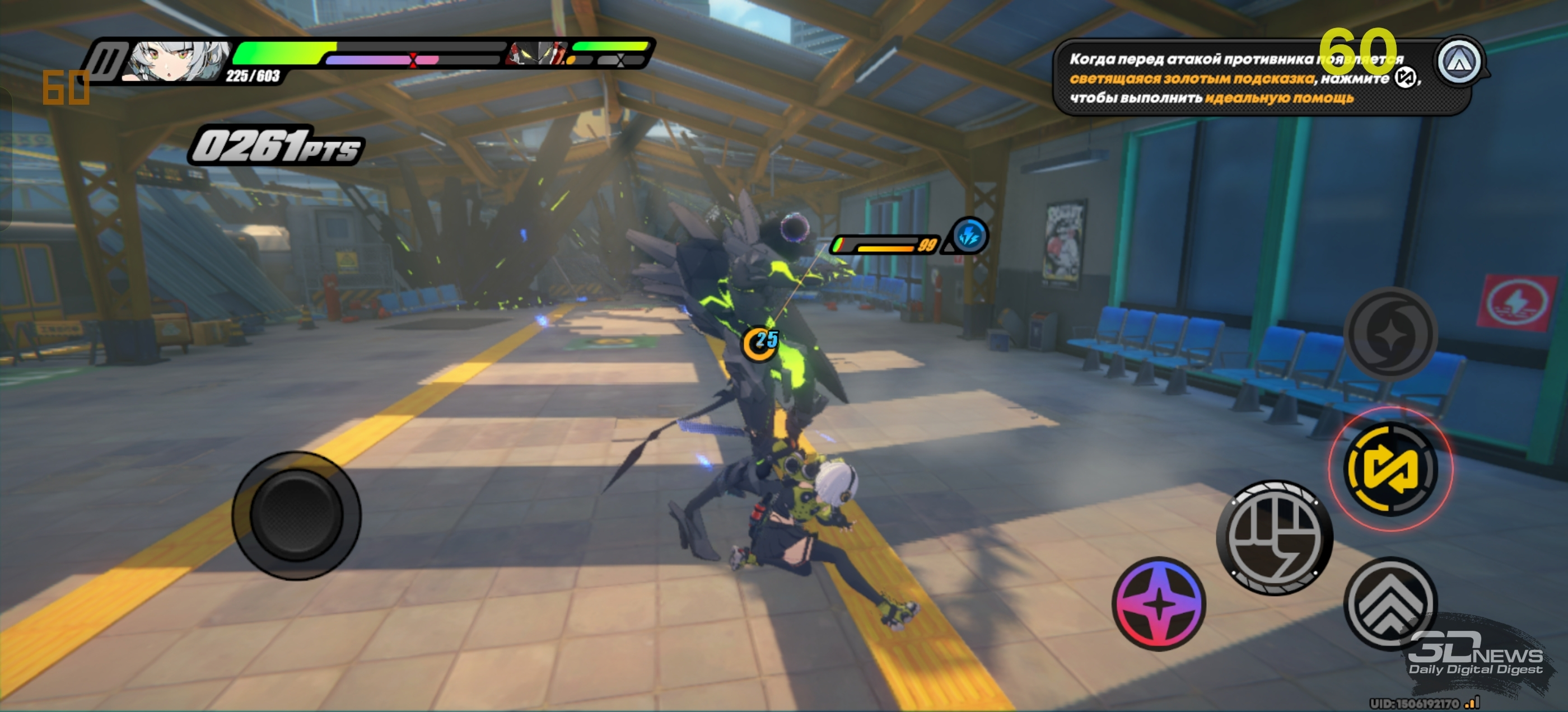This screenshot has height=712, width=1568.
Task: Tap the double-chevron dodge button
Action: [x=1390, y=603]
